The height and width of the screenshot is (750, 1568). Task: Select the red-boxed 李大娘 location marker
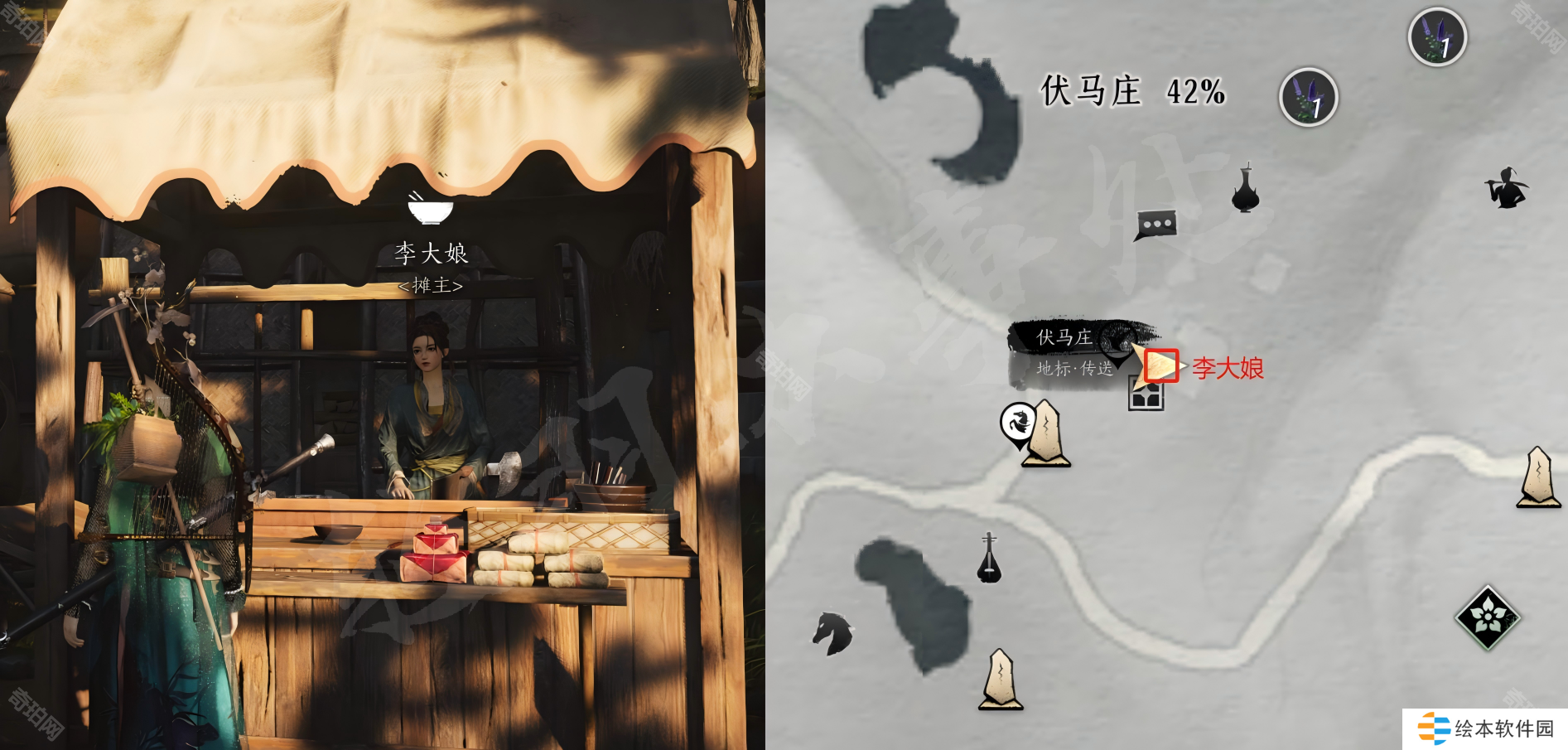tap(1160, 366)
